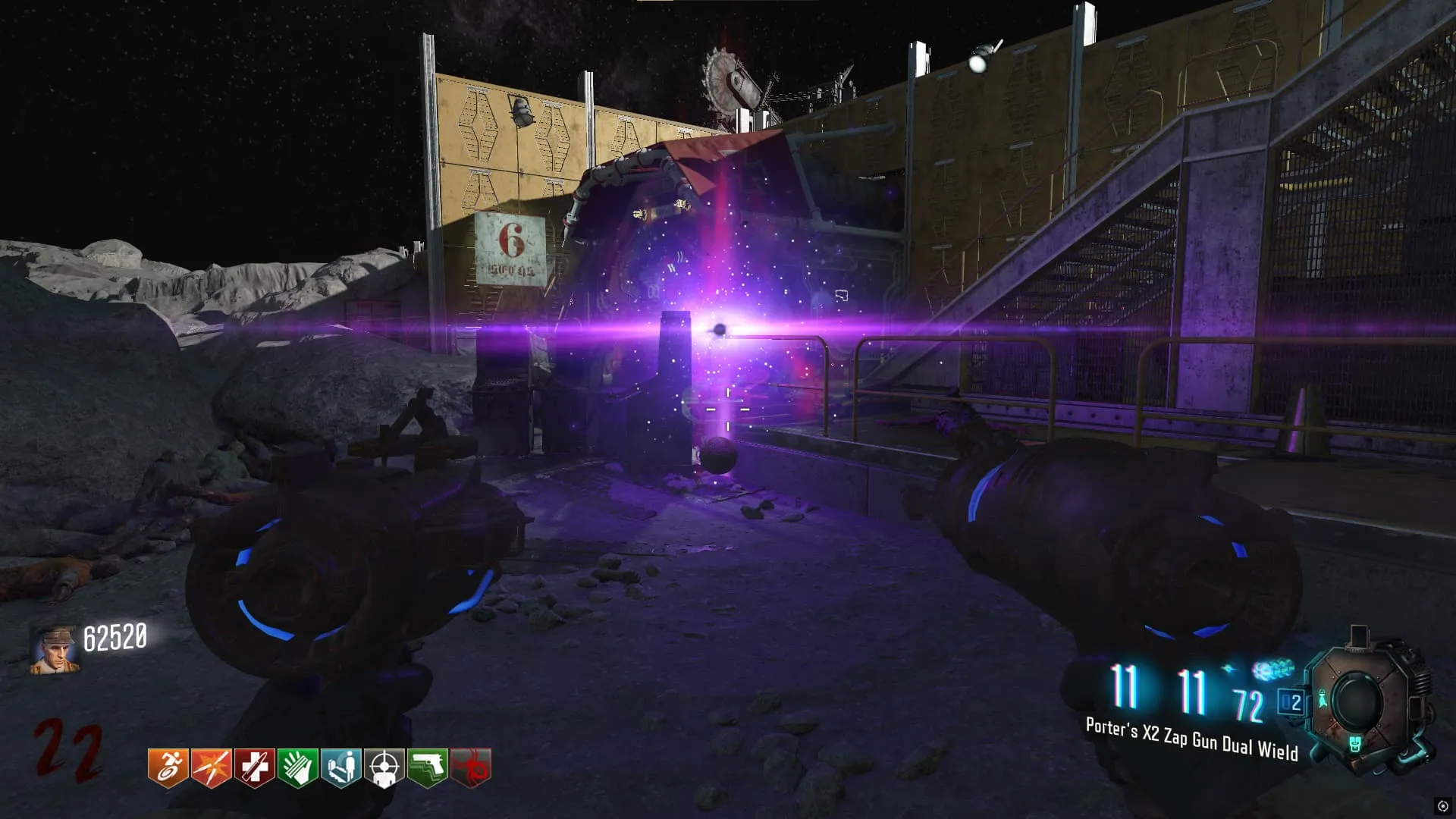
Task: Click the Deadshot crosshair perk icon
Action: tap(384, 767)
